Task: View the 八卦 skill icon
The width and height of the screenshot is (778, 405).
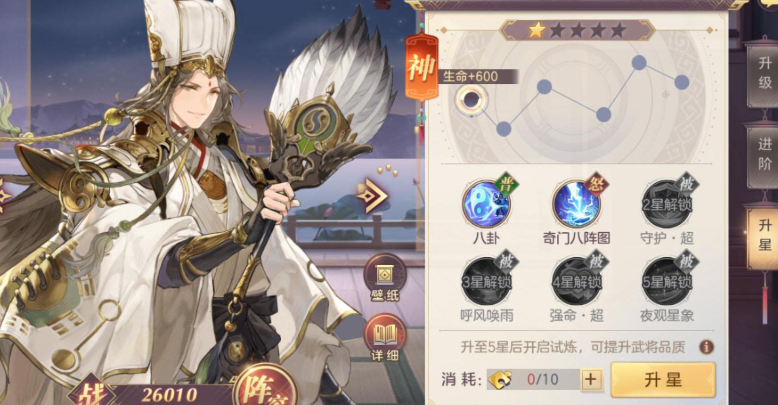Action: coord(484,203)
